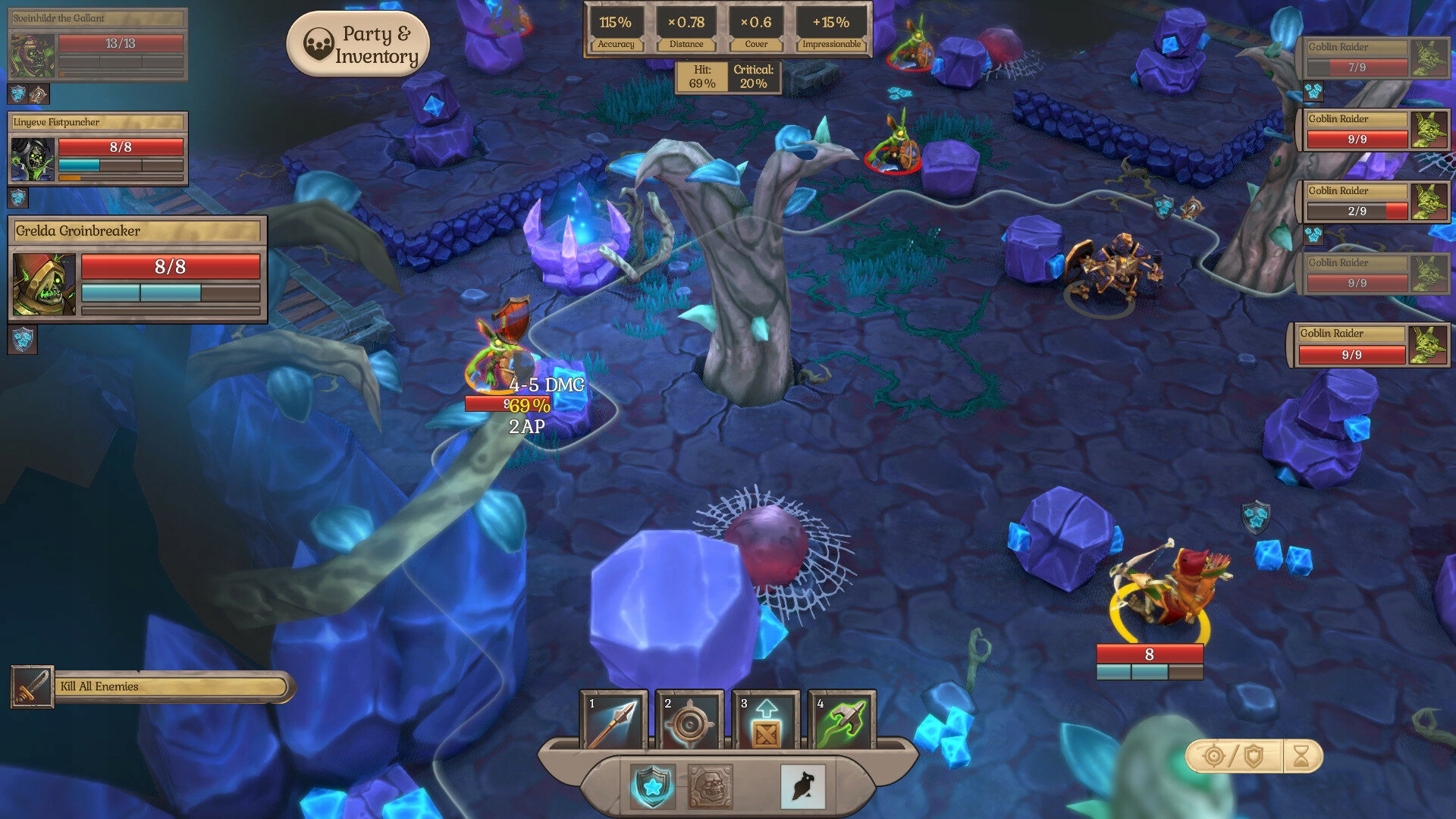This screenshot has width=1456, height=819.
Task: Use the crate ability in slot 3
Action: click(766, 721)
